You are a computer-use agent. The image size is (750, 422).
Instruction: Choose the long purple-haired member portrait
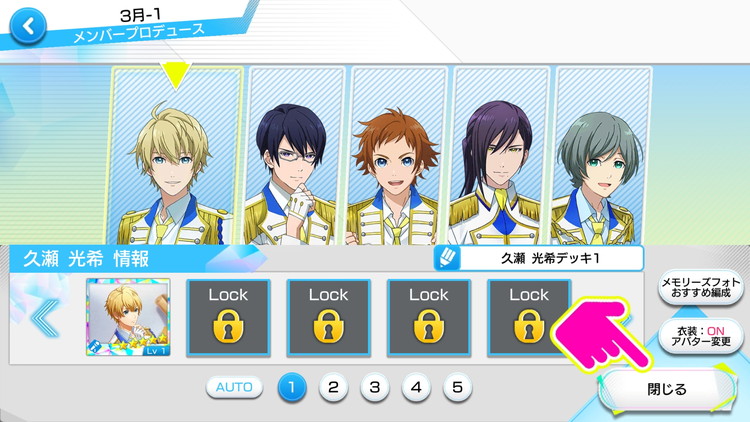[x=500, y=155]
